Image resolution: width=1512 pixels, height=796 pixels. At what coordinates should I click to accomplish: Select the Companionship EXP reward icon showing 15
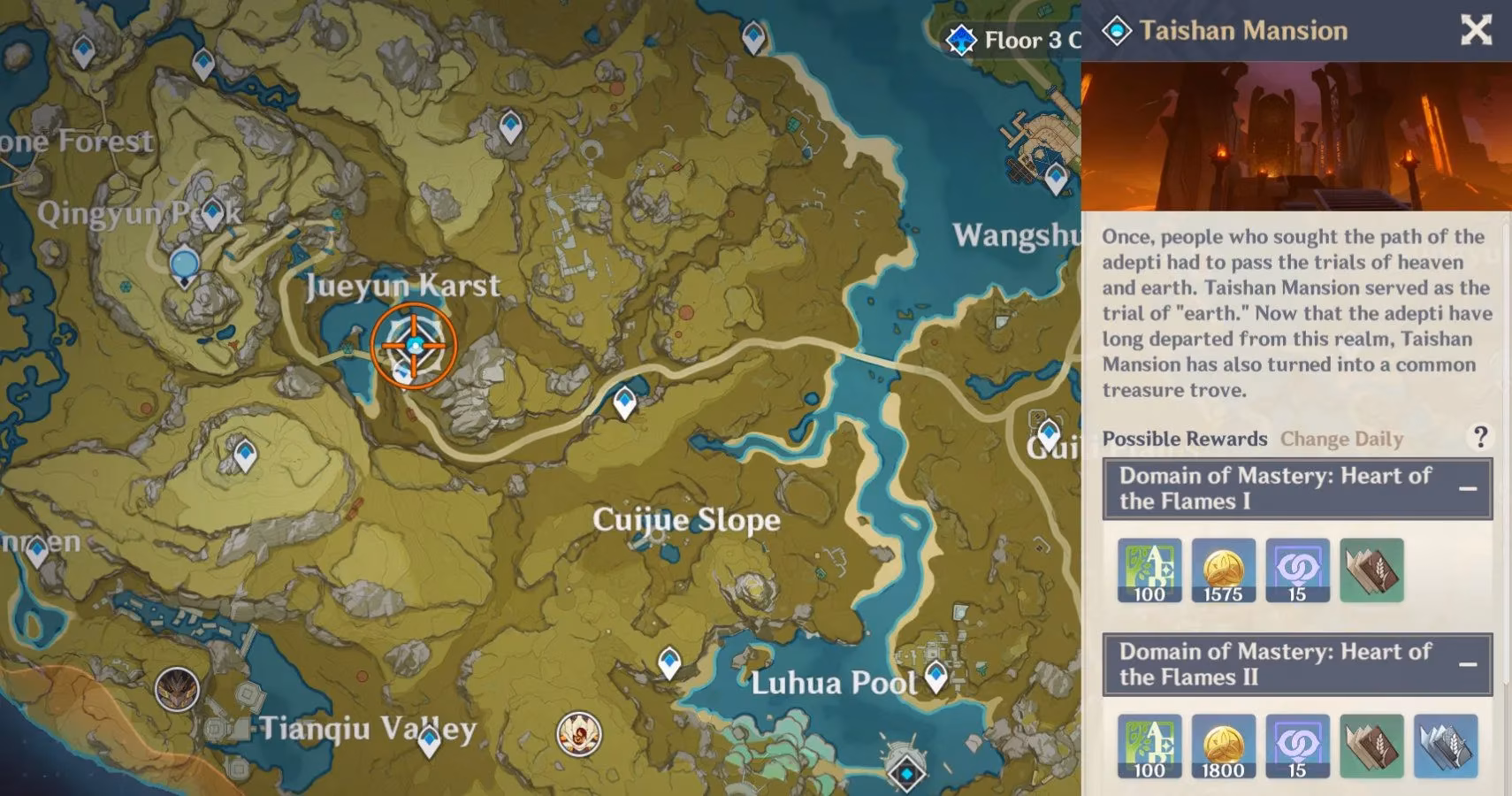[1297, 570]
